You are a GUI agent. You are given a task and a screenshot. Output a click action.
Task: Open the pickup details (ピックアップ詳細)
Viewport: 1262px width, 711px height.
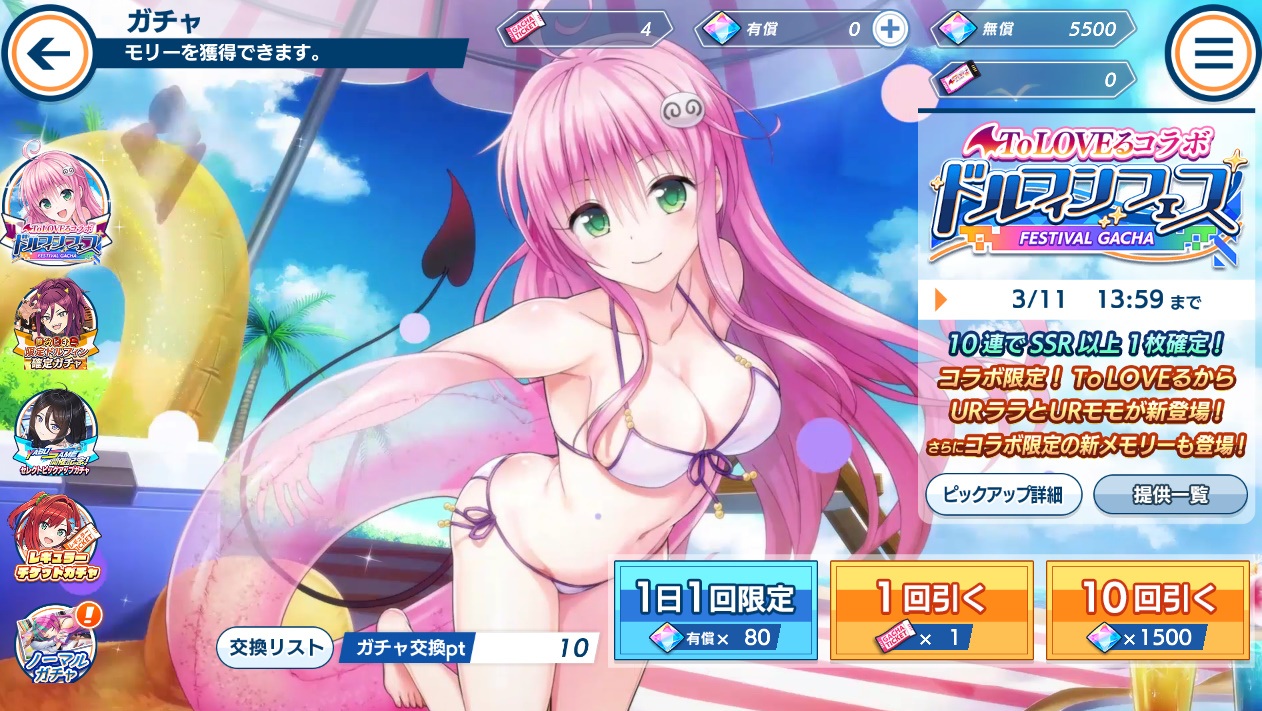[1003, 495]
